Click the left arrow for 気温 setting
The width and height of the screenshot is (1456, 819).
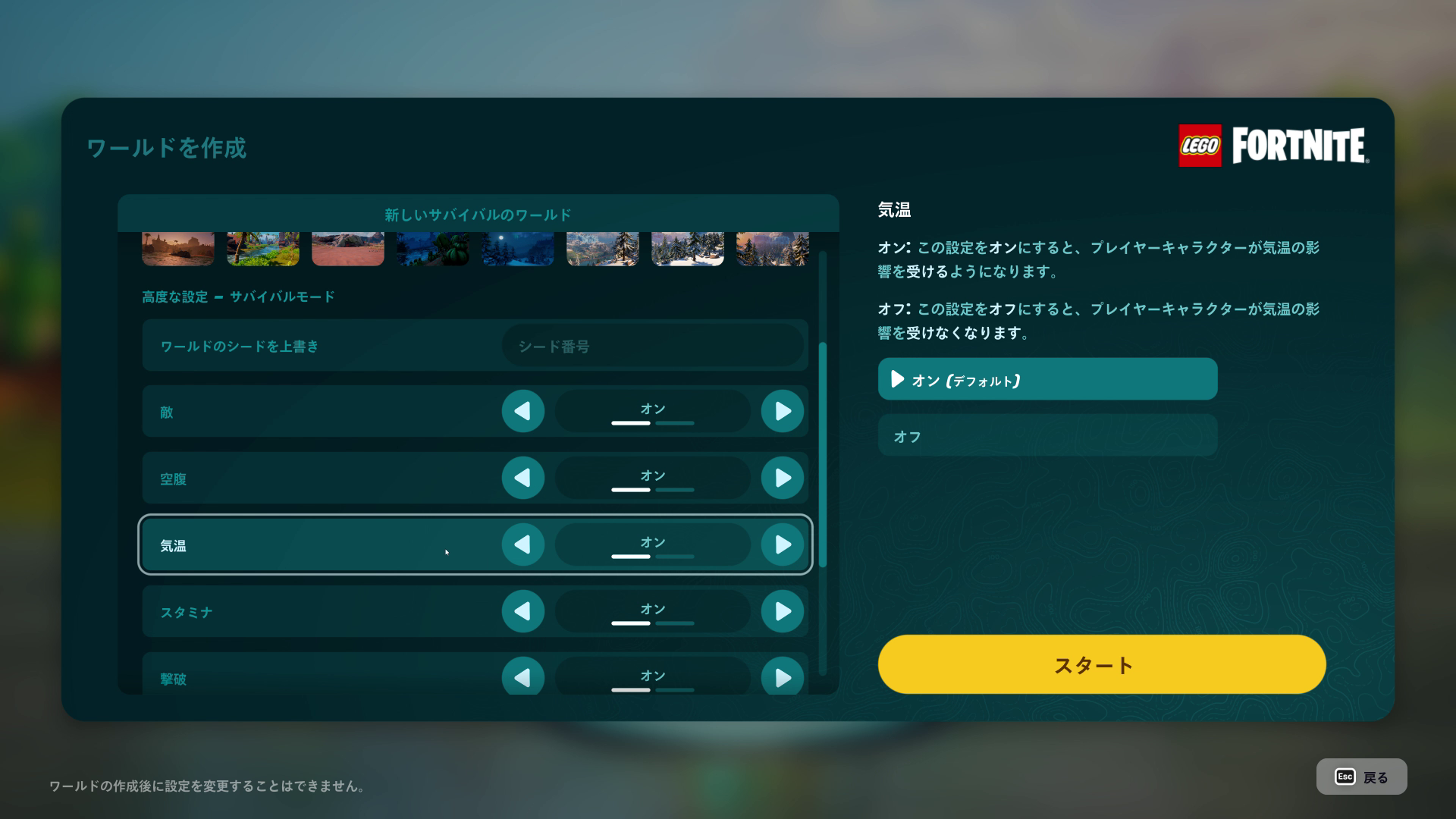click(x=522, y=544)
